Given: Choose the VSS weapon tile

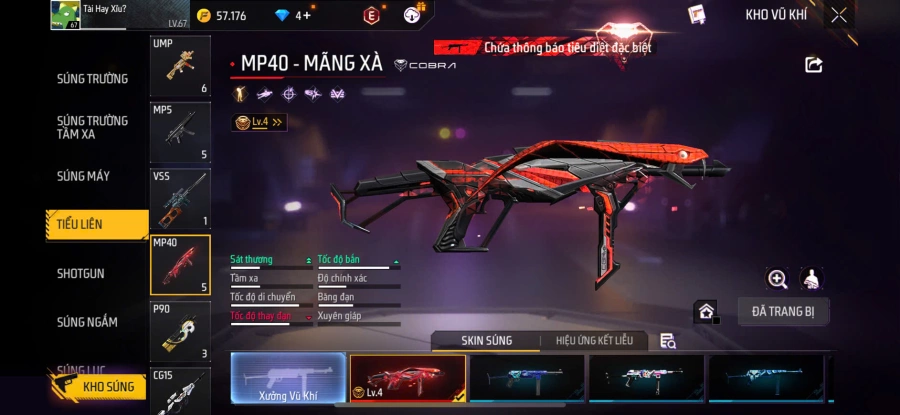Looking at the screenshot, I should point(180,198).
